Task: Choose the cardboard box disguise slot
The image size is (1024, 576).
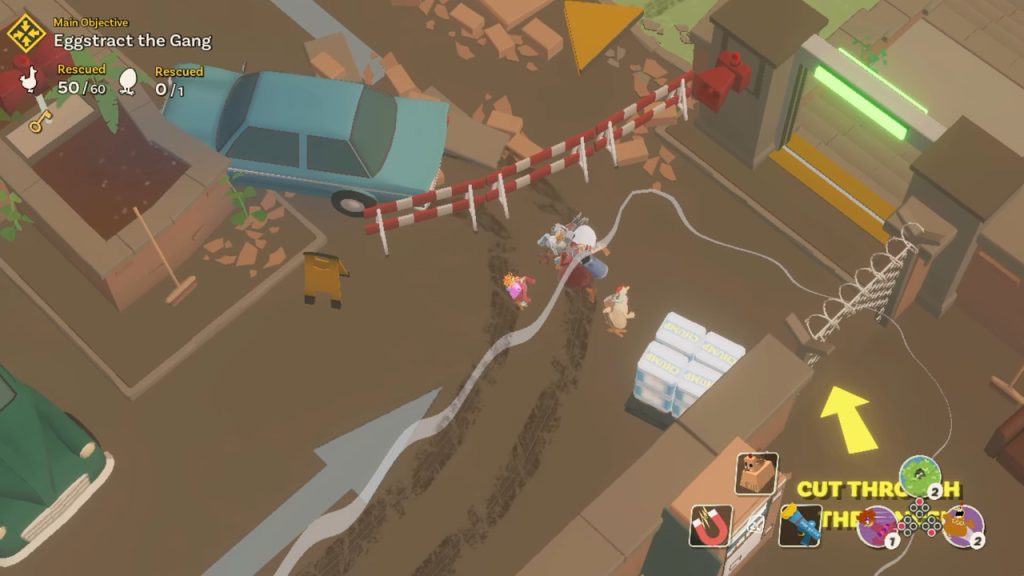Action: [757, 473]
